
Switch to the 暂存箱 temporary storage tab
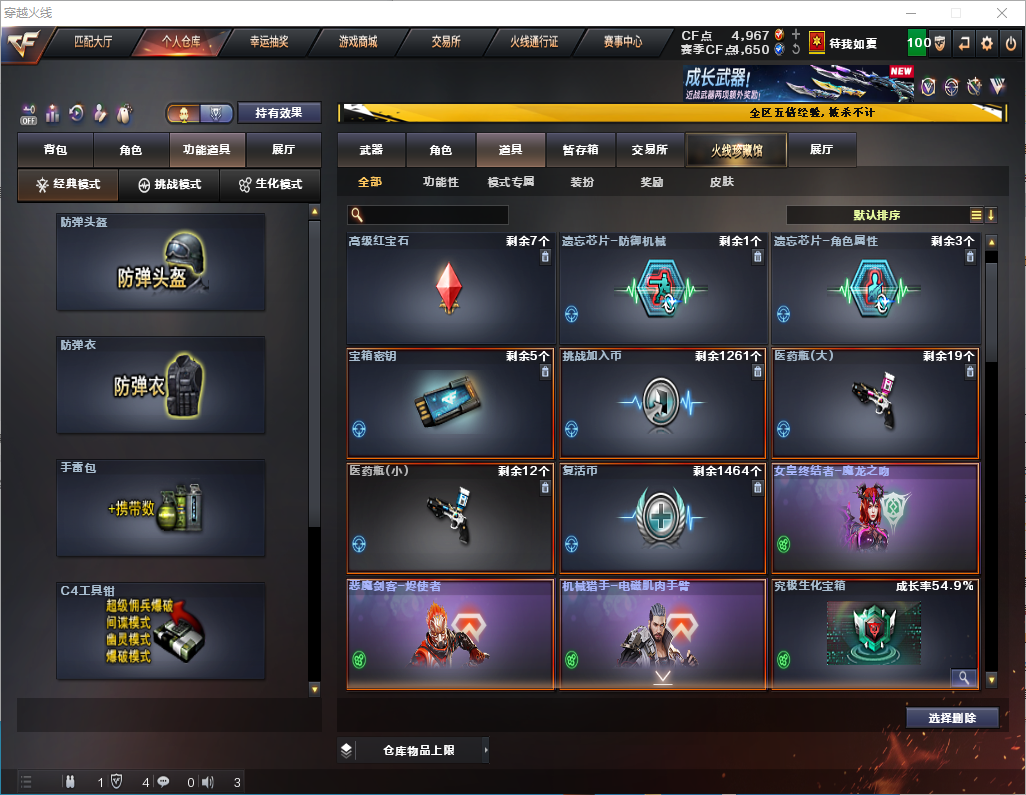(580, 150)
